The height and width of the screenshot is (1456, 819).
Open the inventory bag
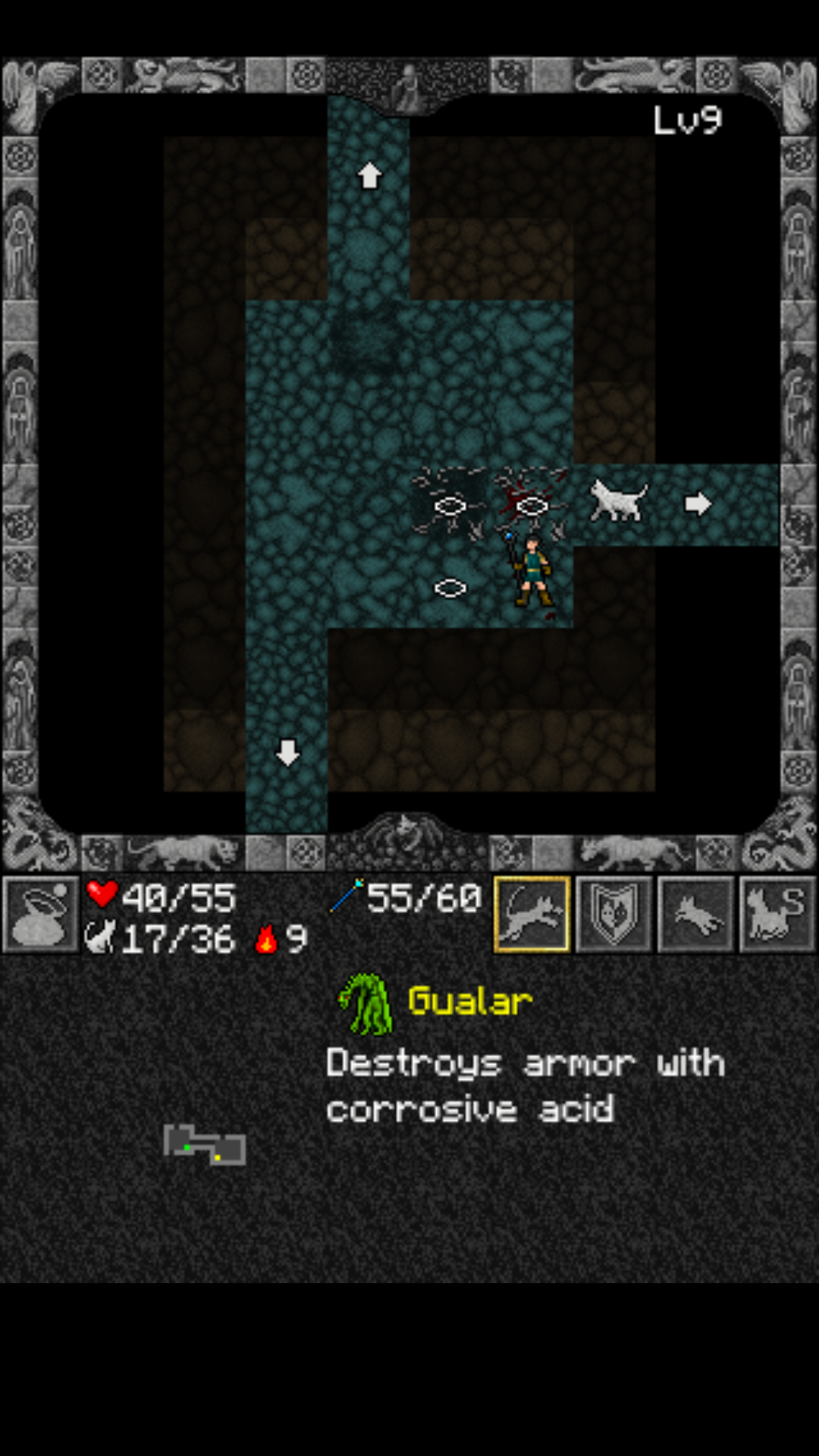click(x=41, y=915)
